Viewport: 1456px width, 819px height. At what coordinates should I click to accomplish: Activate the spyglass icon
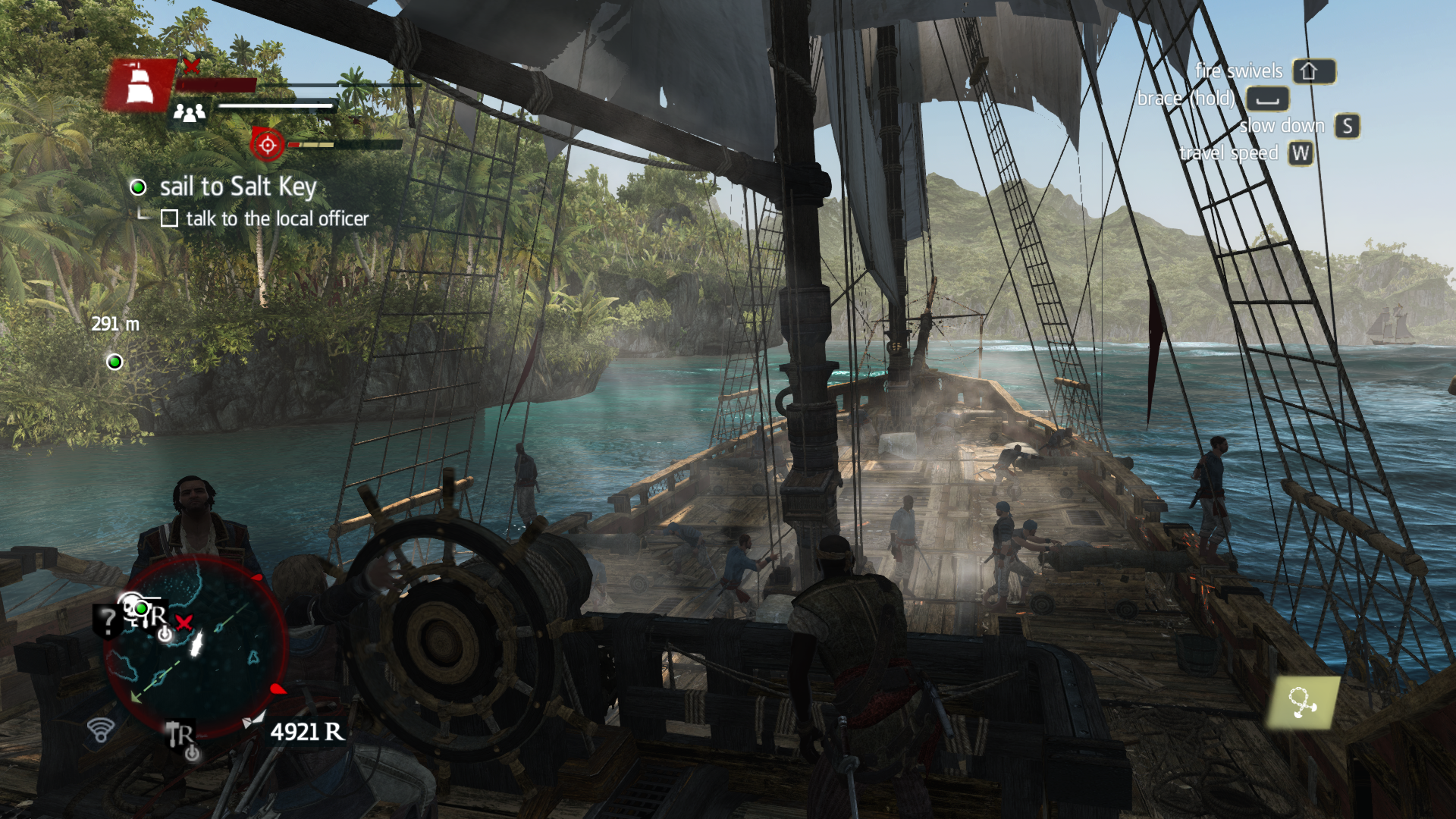tap(1302, 703)
